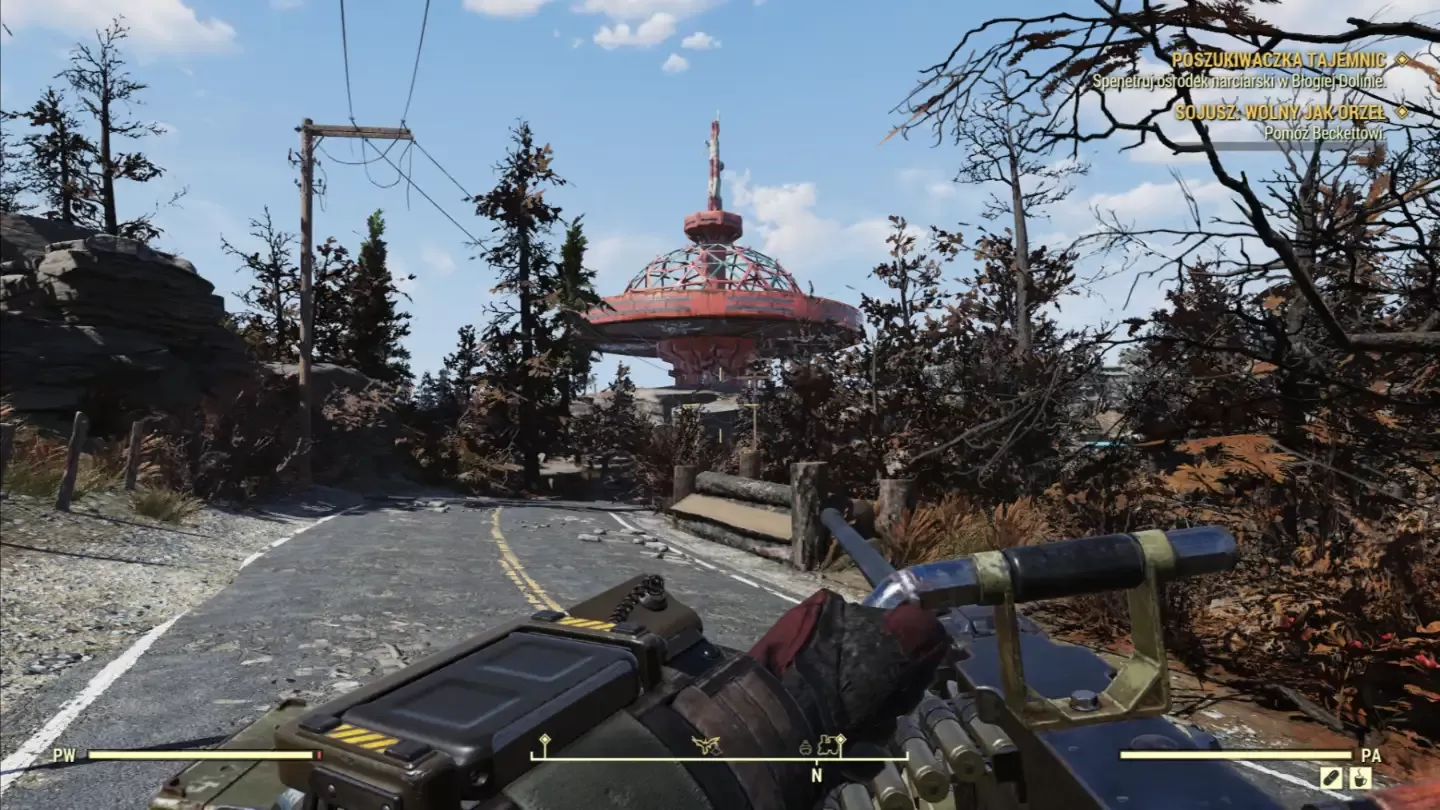This screenshot has height=810, width=1440.
Task: Click the winged creature icon on the compass
Action: pos(705,745)
